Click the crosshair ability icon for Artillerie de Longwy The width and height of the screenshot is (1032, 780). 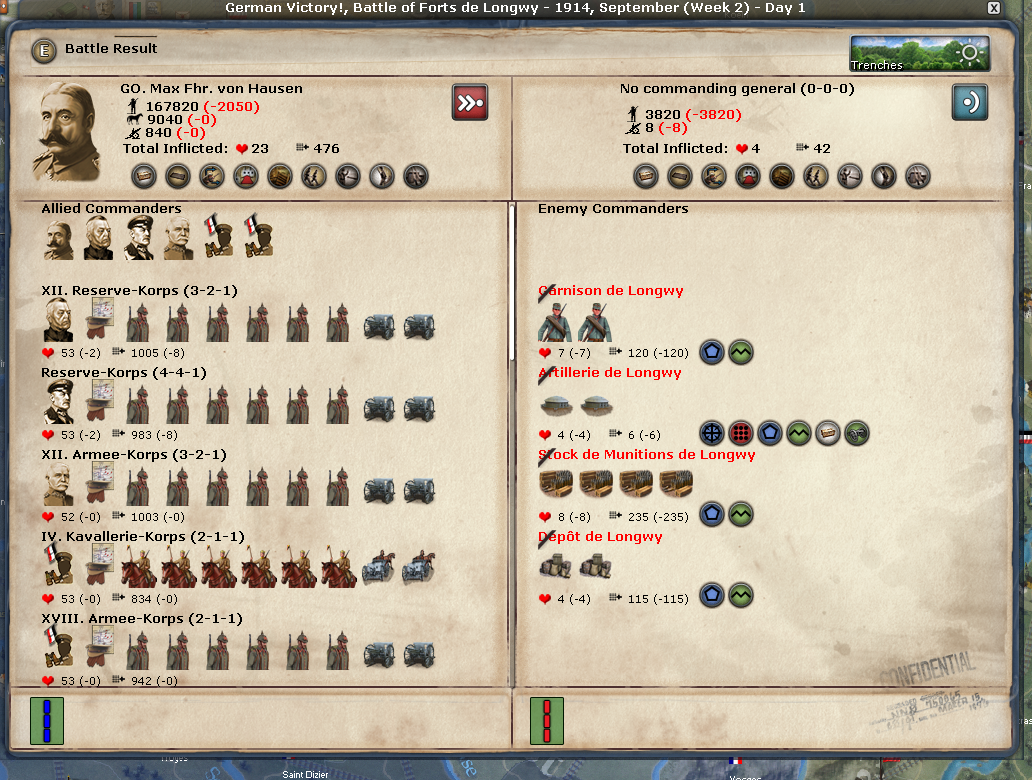pos(711,433)
